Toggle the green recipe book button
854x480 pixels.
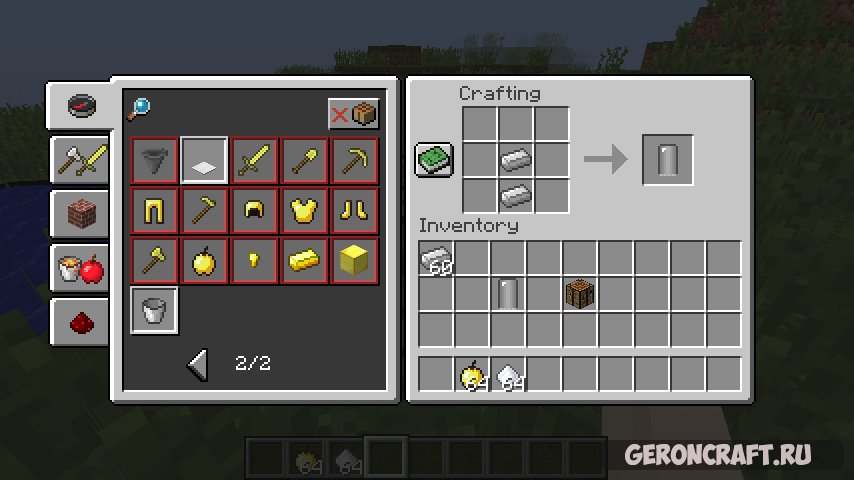(435, 160)
